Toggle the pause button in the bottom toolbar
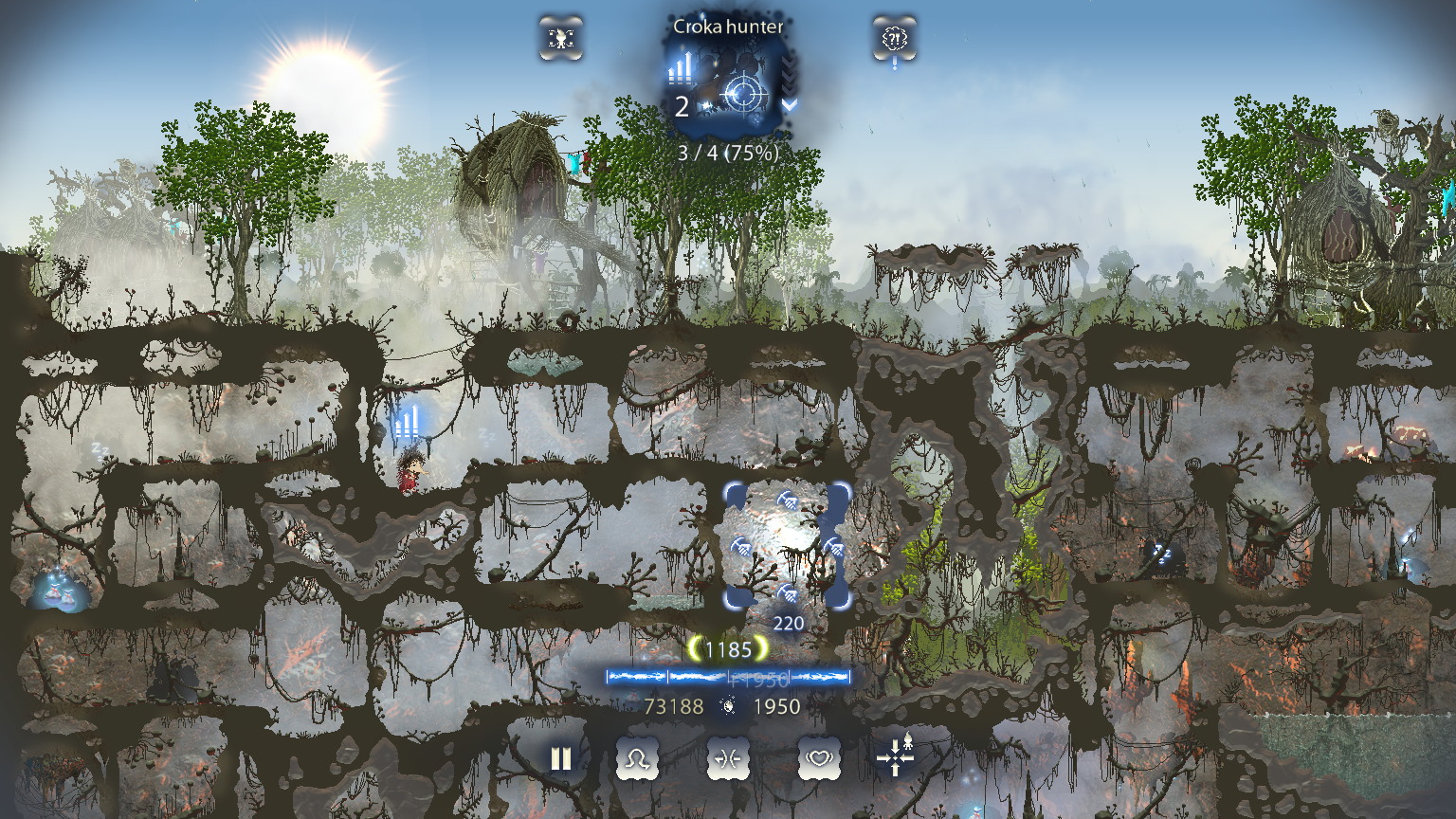Viewport: 1456px width, 819px height. [559, 758]
